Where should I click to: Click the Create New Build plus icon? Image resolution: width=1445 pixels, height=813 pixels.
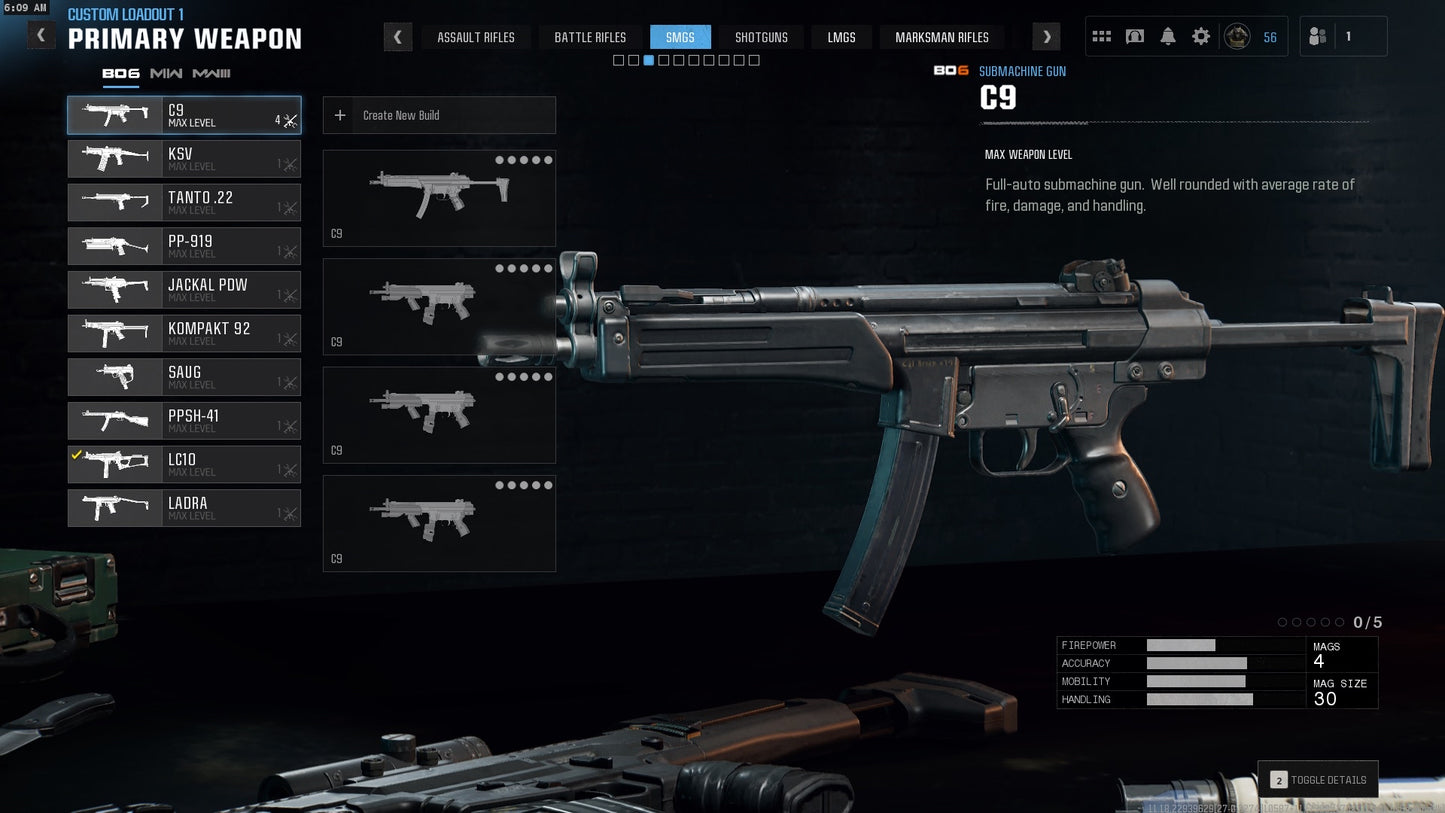click(339, 115)
